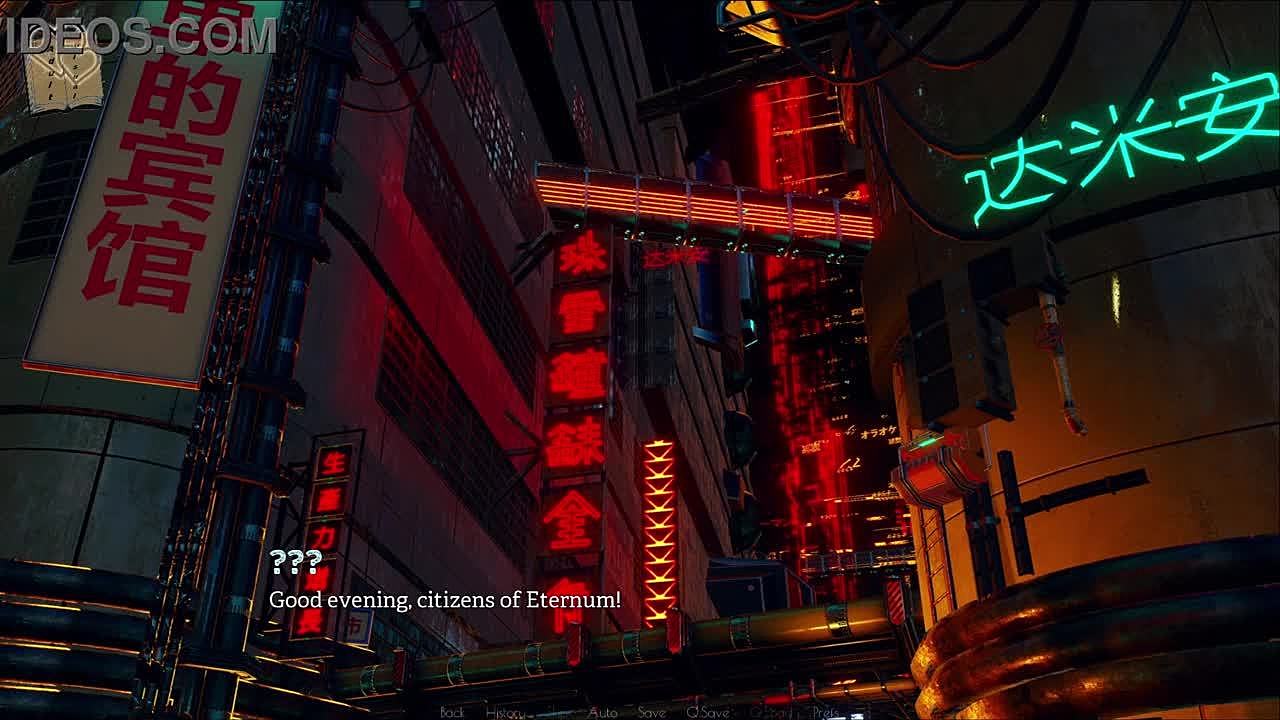This screenshot has width=1280, height=720.
Task: Quick load with Q.Load
Action: pos(771,712)
